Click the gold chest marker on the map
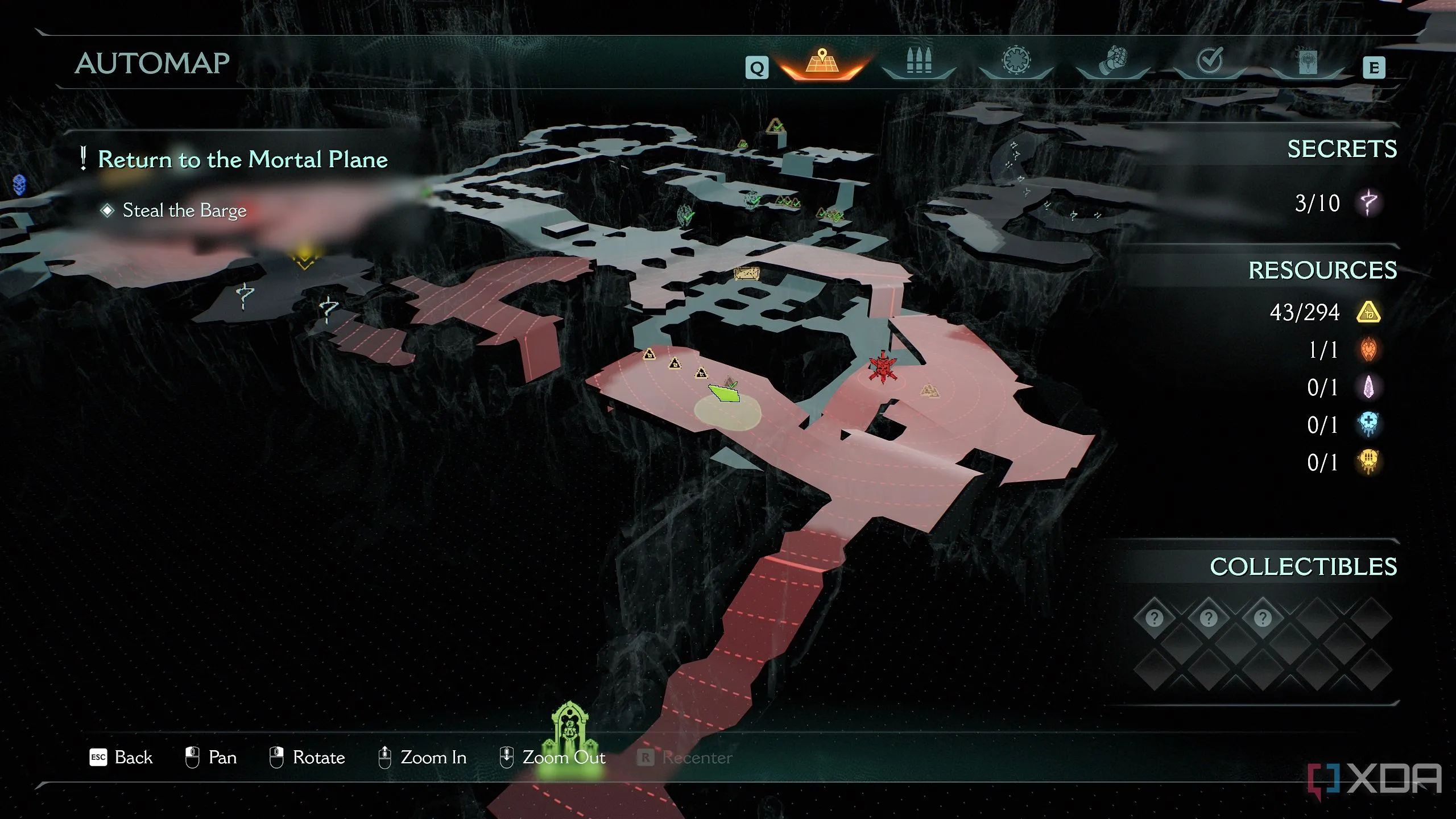 (x=747, y=274)
